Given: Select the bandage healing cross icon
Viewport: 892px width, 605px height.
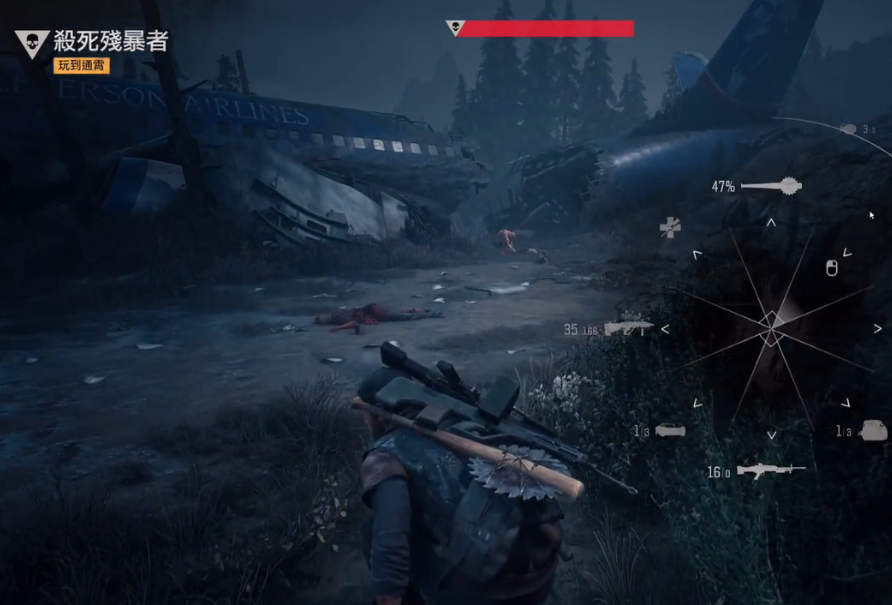Looking at the screenshot, I should pos(670,228).
